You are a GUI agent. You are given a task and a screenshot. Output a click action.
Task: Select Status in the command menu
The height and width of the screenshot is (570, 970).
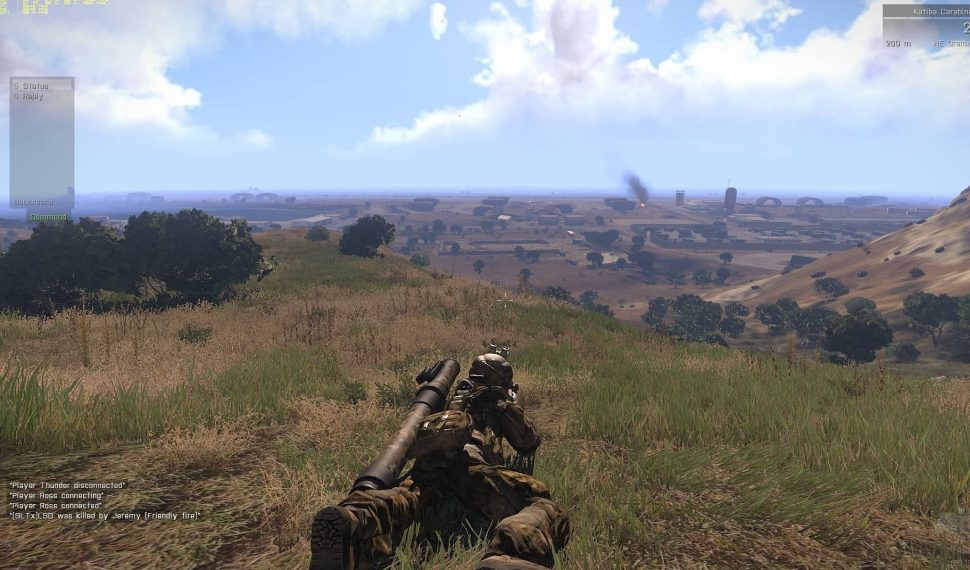(32, 87)
